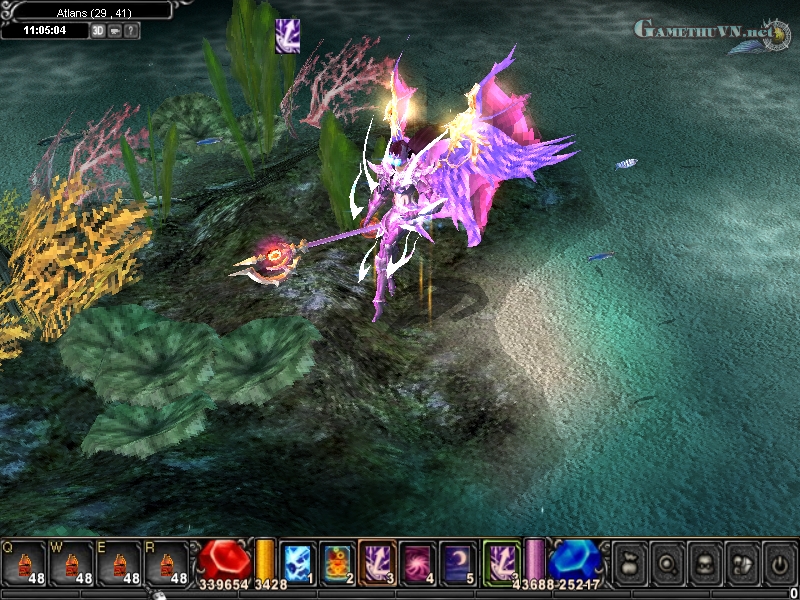The height and width of the screenshot is (600, 800).
Task: Select the blue lightning skill in slot 1
Action: [x=298, y=562]
